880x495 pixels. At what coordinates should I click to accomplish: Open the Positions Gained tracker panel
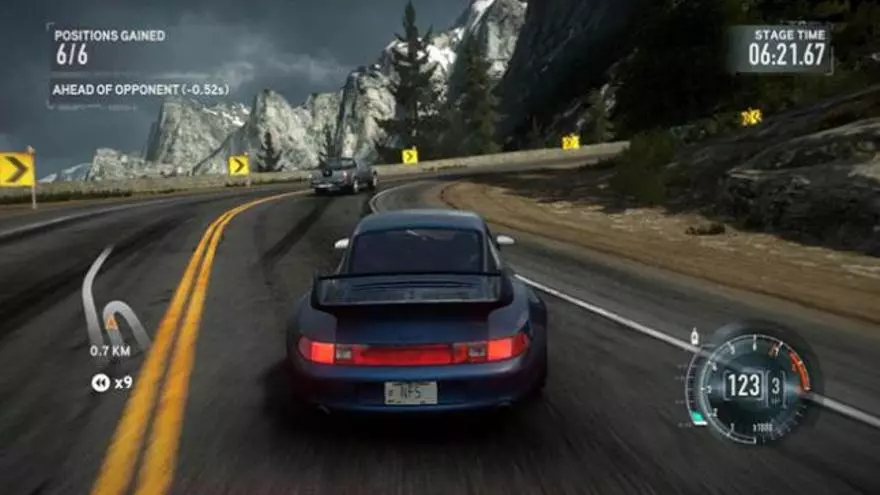click(110, 46)
